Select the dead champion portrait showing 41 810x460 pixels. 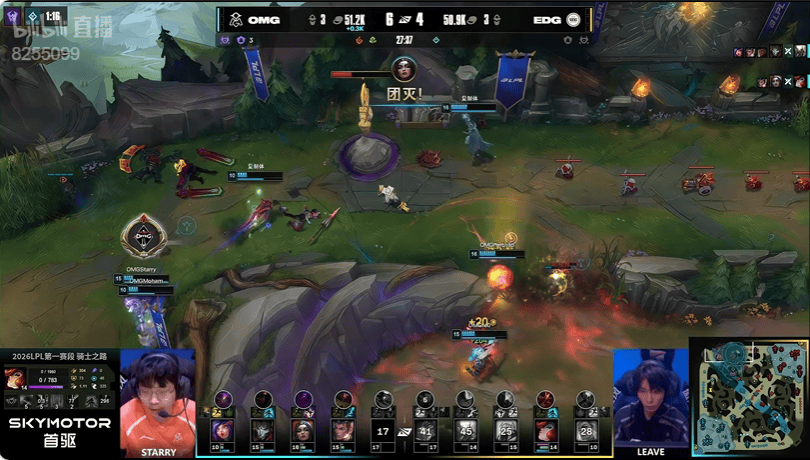tap(426, 432)
